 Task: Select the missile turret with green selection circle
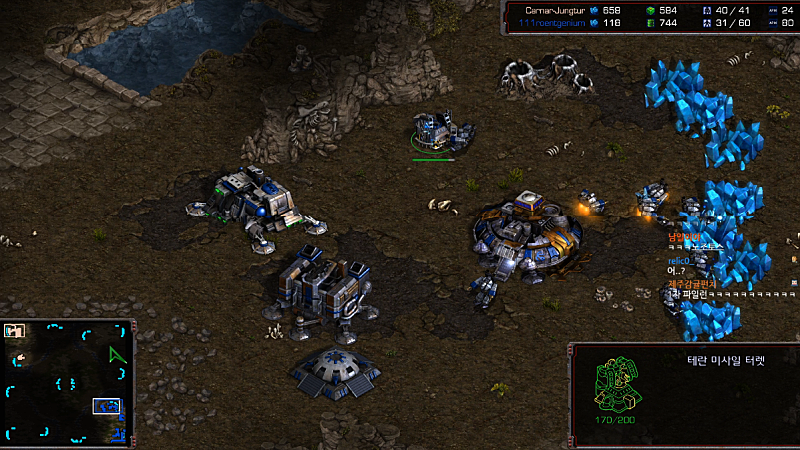434,133
